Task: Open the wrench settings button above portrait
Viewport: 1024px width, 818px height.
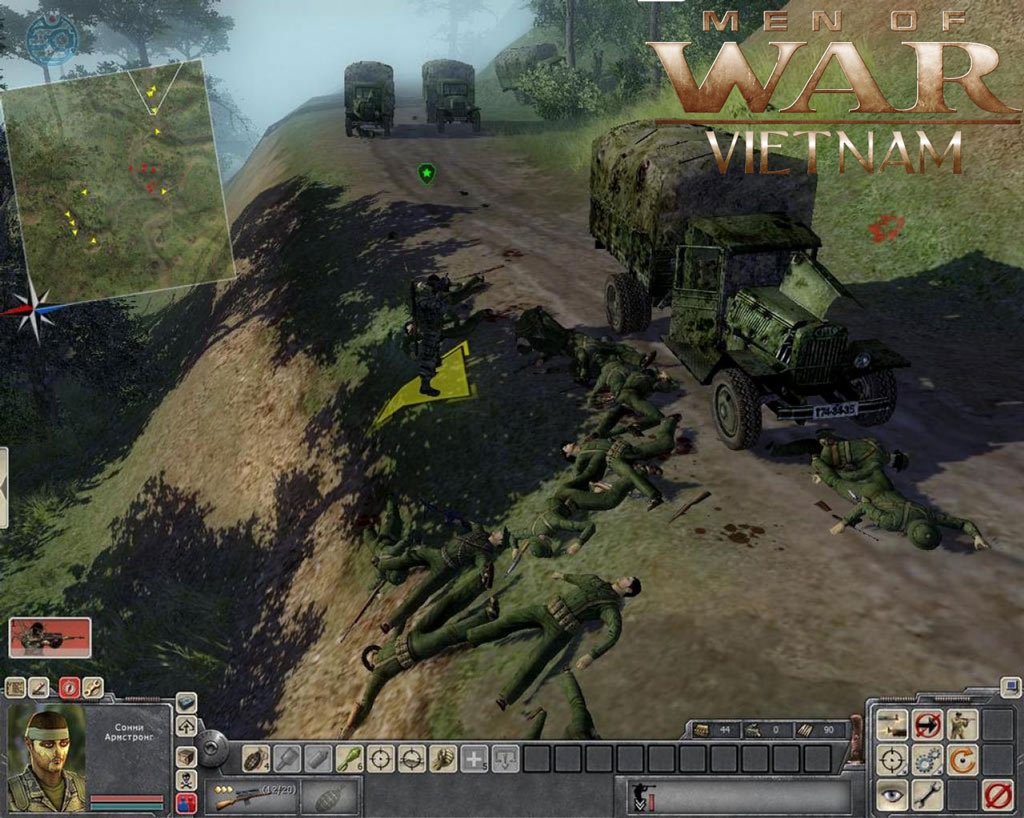Action: coord(93,687)
